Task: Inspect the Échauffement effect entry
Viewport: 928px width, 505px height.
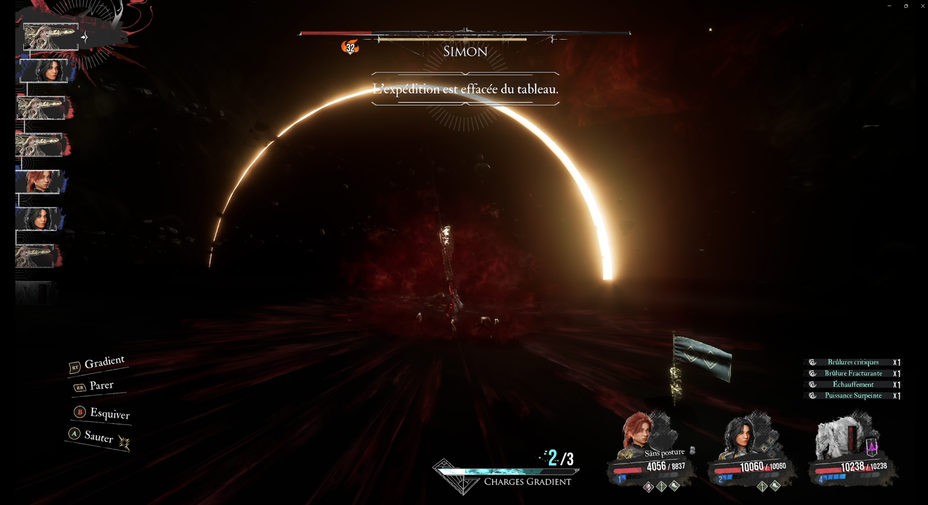Action: pos(852,384)
